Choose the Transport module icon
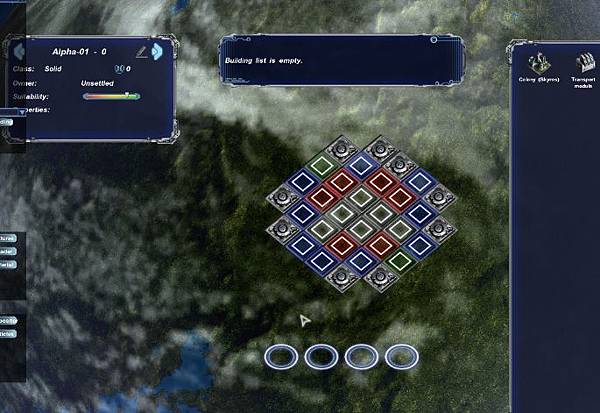The width and height of the screenshot is (600, 413). (585, 61)
